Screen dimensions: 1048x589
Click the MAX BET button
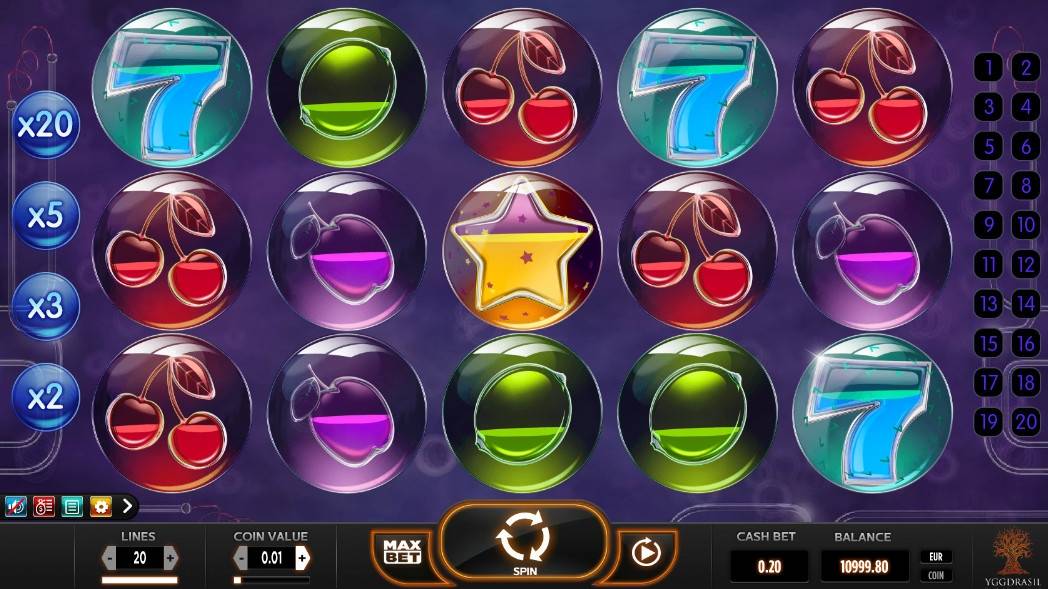[401, 549]
